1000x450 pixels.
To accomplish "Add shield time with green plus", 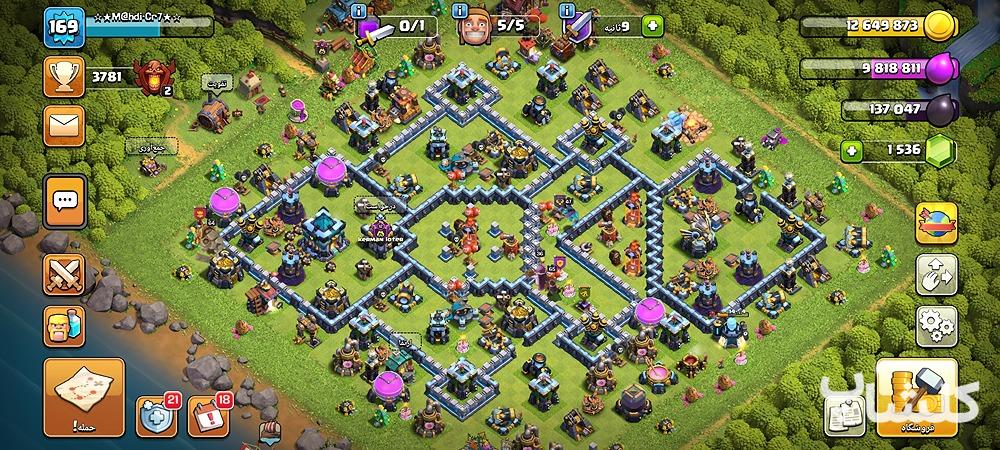I will coord(653,27).
